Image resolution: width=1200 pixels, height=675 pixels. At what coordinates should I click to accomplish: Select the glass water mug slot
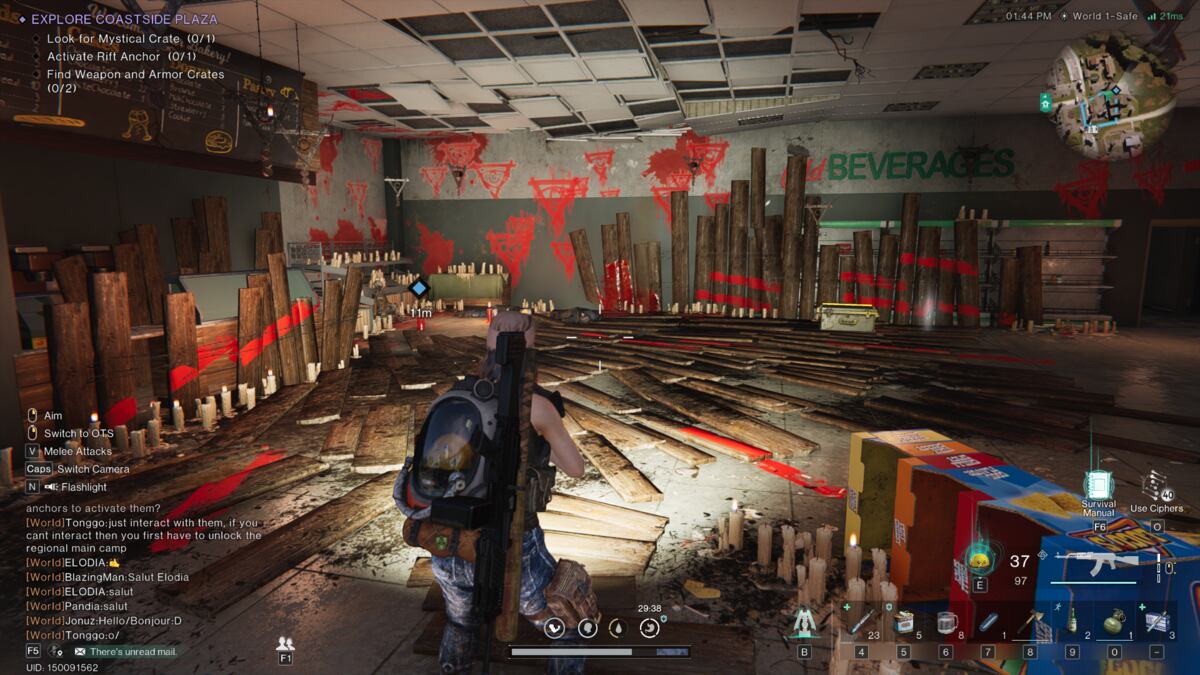pyautogui.click(x=946, y=622)
